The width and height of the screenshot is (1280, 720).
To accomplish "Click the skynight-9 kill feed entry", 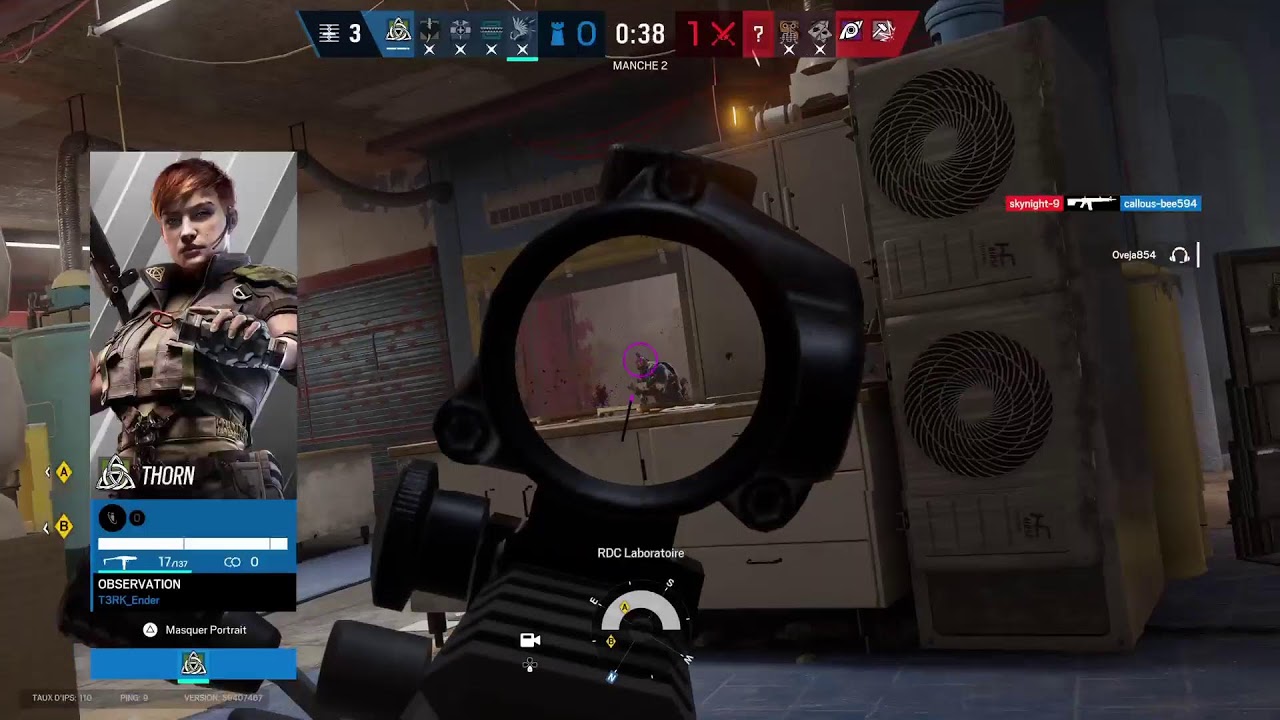I will tap(1034, 204).
